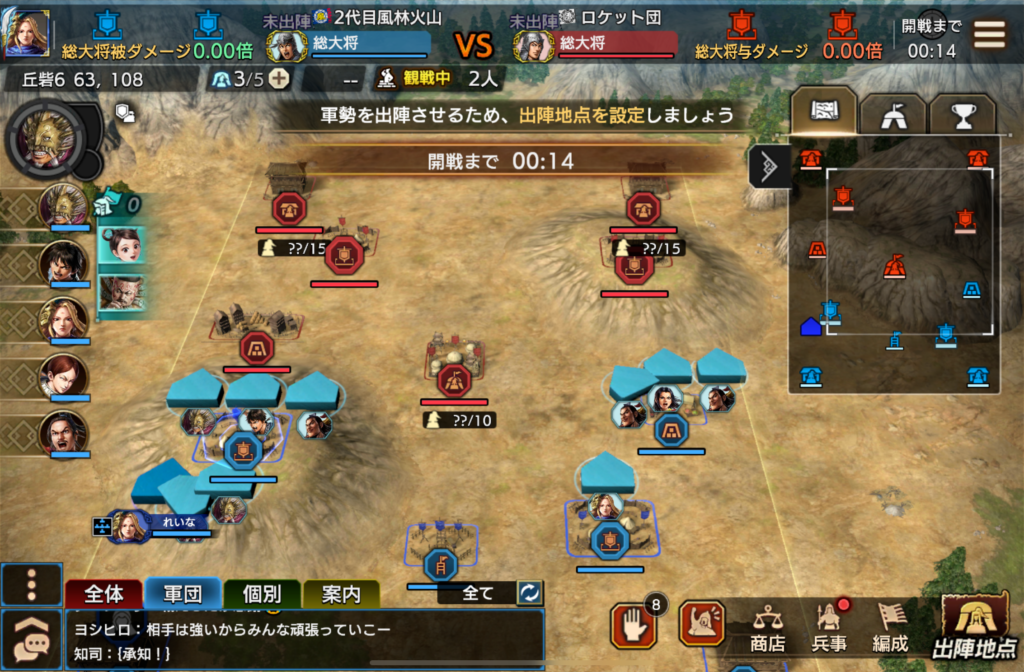Switch to the 案内 chat tab
The image size is (1024, 672).
(341, 594)
